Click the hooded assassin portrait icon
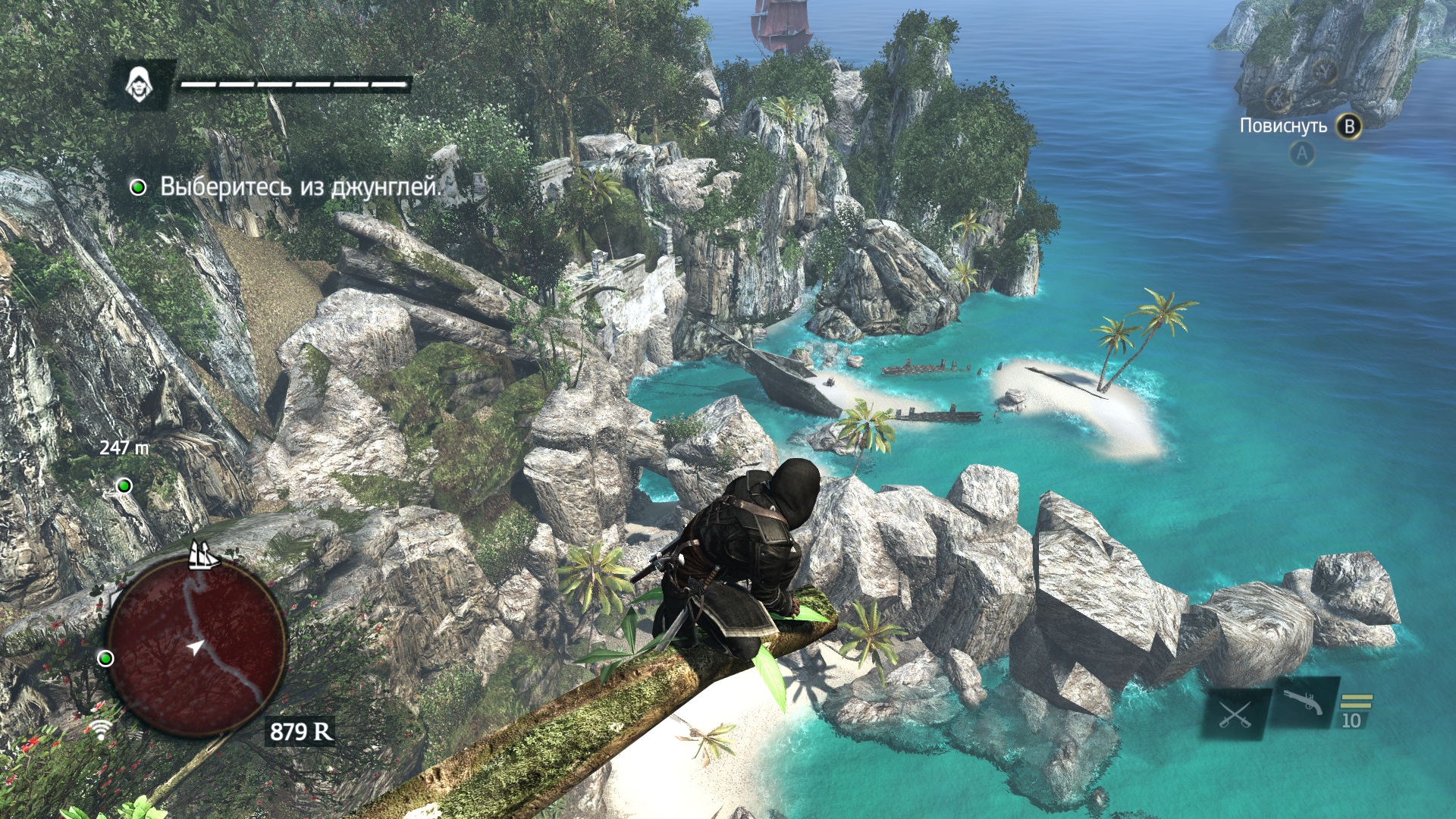The height and width of the screenshot is (819, 1456). (140, 83)
